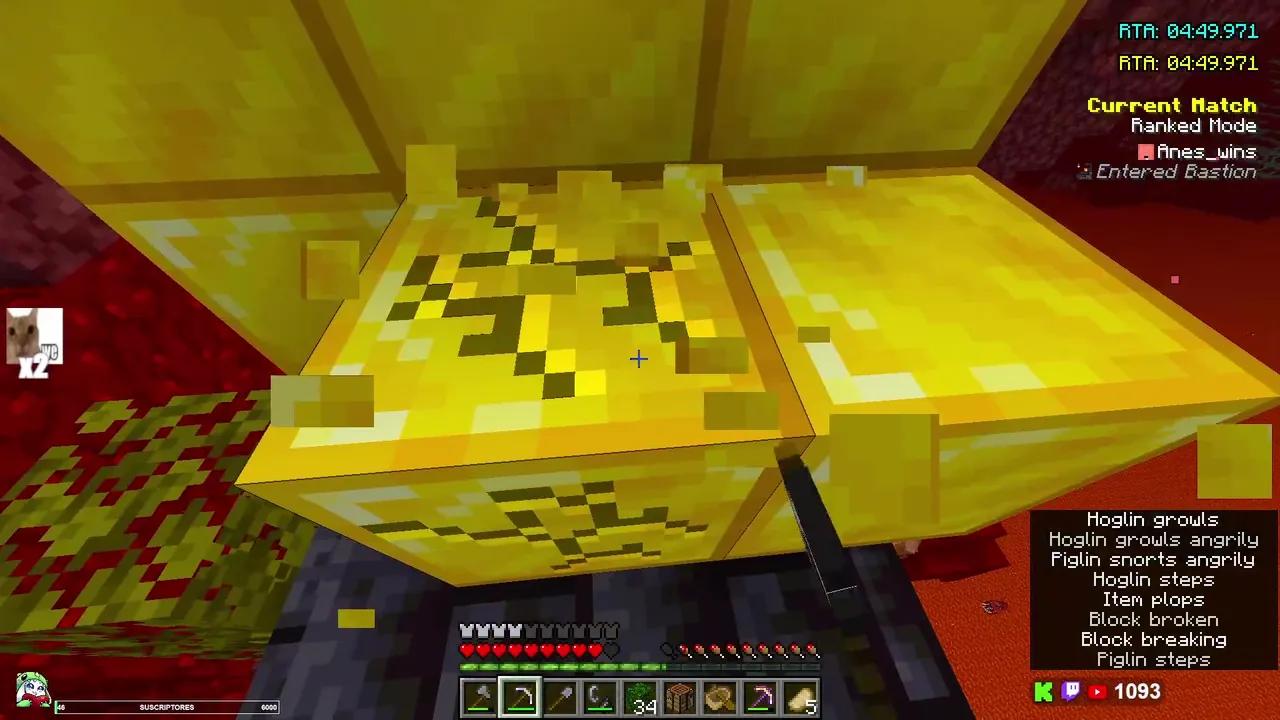
Task: Click the purple Twitch logo
Action: pos(1070,691)
